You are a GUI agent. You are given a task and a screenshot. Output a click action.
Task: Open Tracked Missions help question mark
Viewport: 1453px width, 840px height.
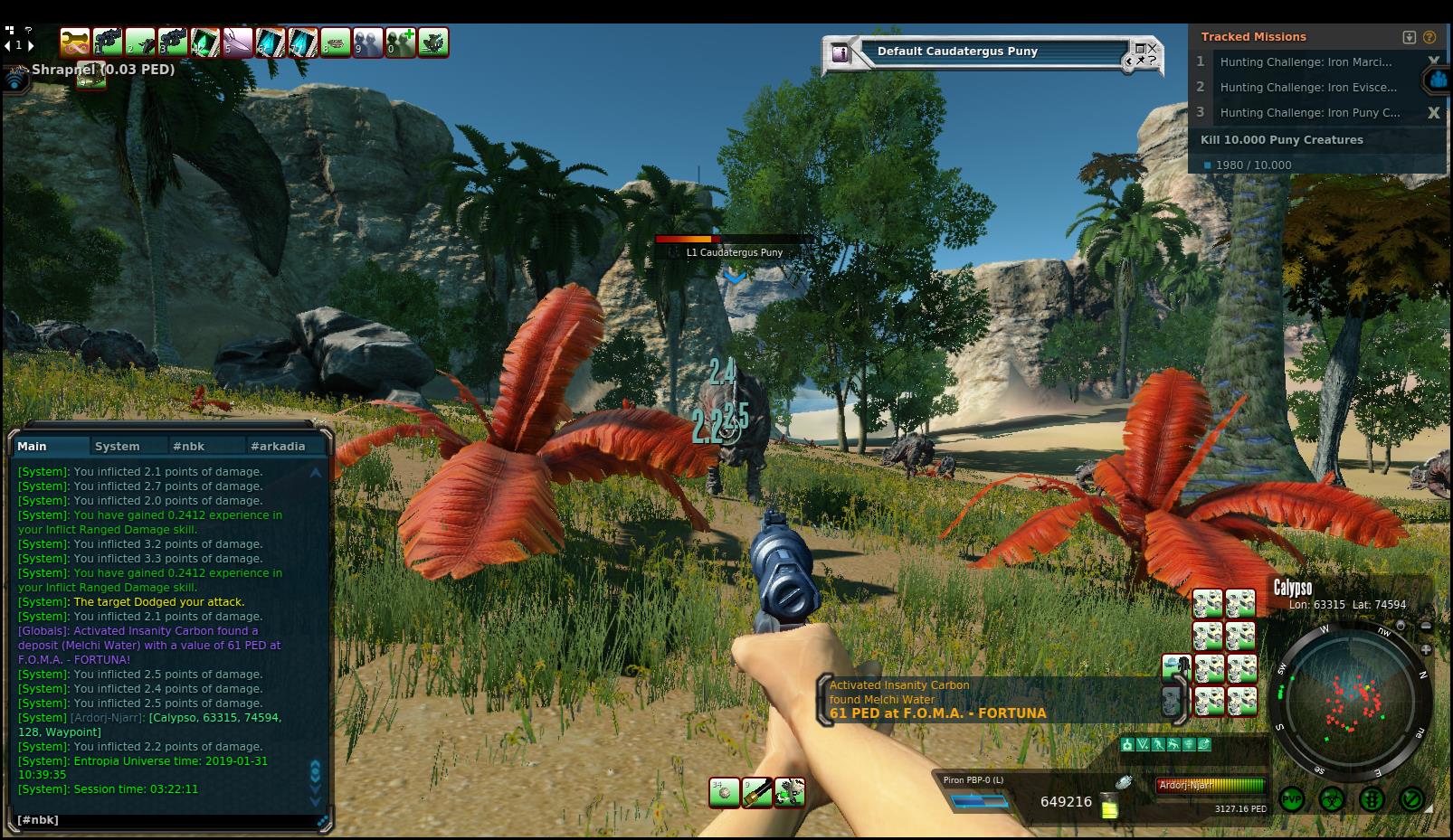(1429, 37)
